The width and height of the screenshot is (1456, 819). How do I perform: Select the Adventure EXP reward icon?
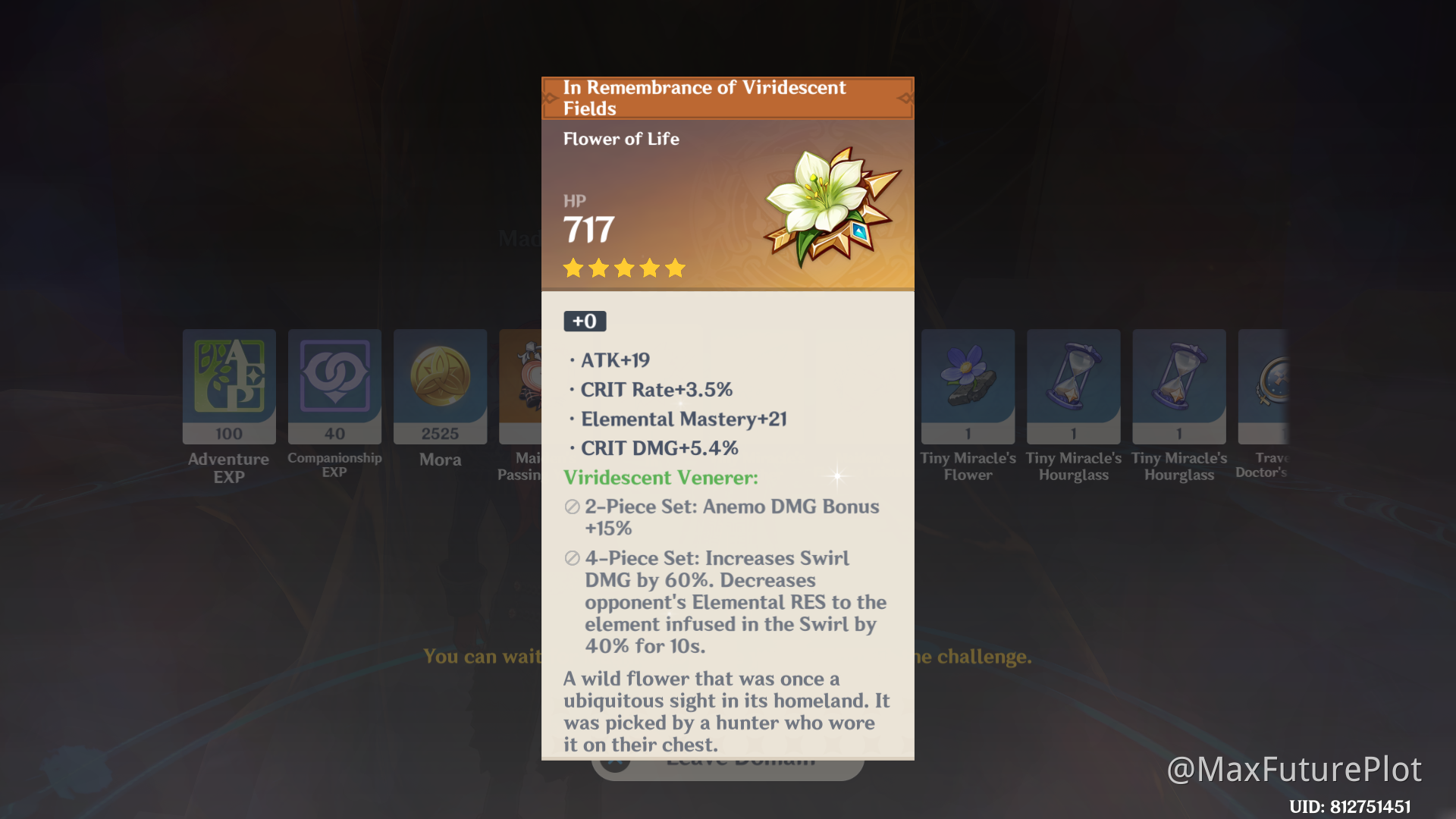(x=228, y=386)
